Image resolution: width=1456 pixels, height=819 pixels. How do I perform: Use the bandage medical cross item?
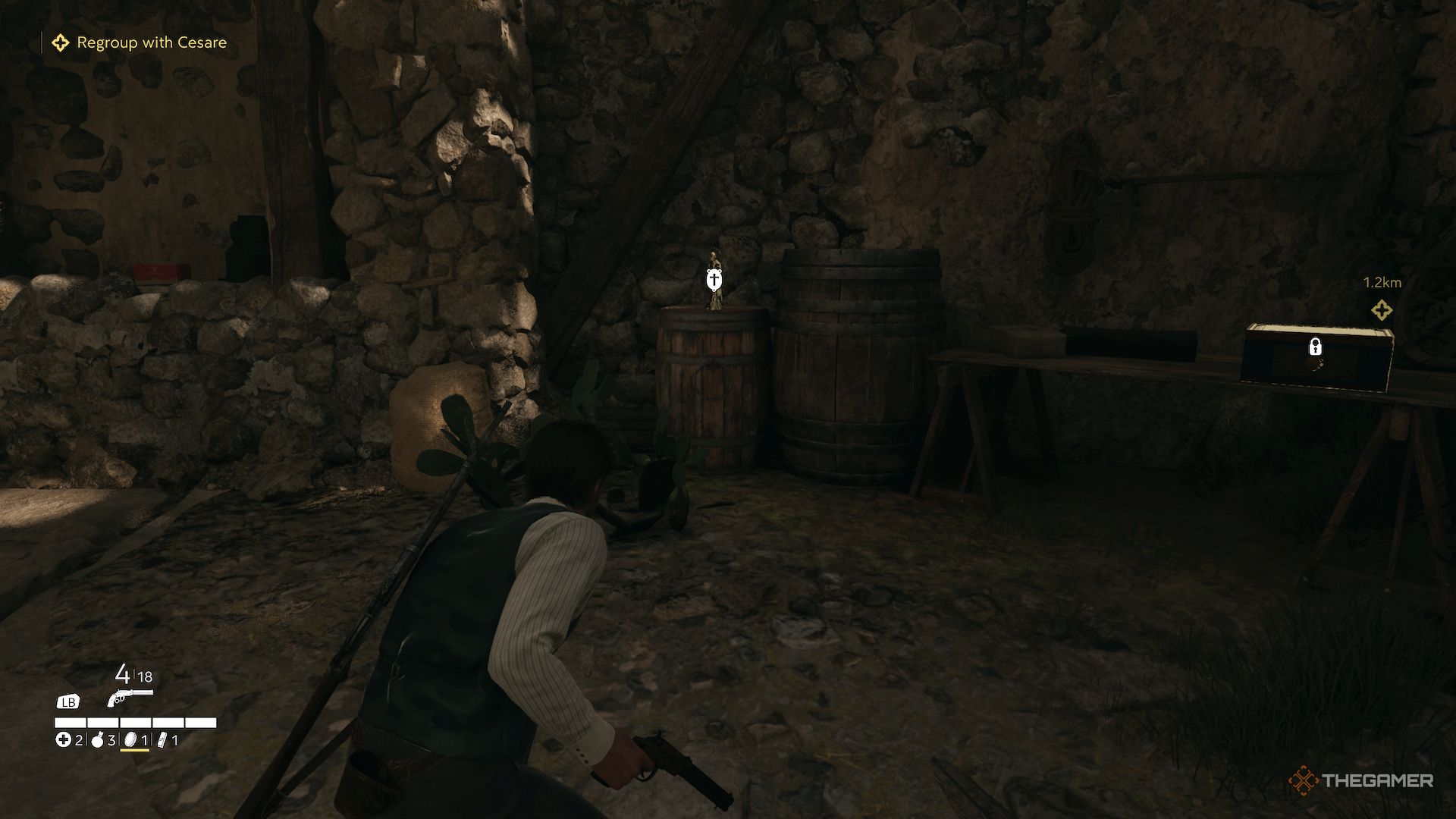64,739
